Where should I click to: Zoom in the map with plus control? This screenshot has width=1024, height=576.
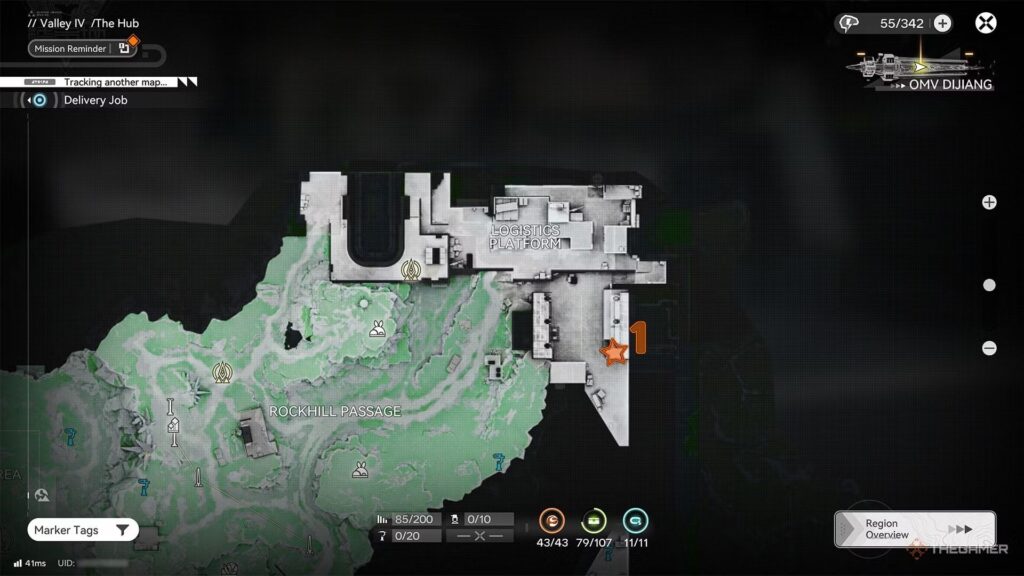pos(989,202)
